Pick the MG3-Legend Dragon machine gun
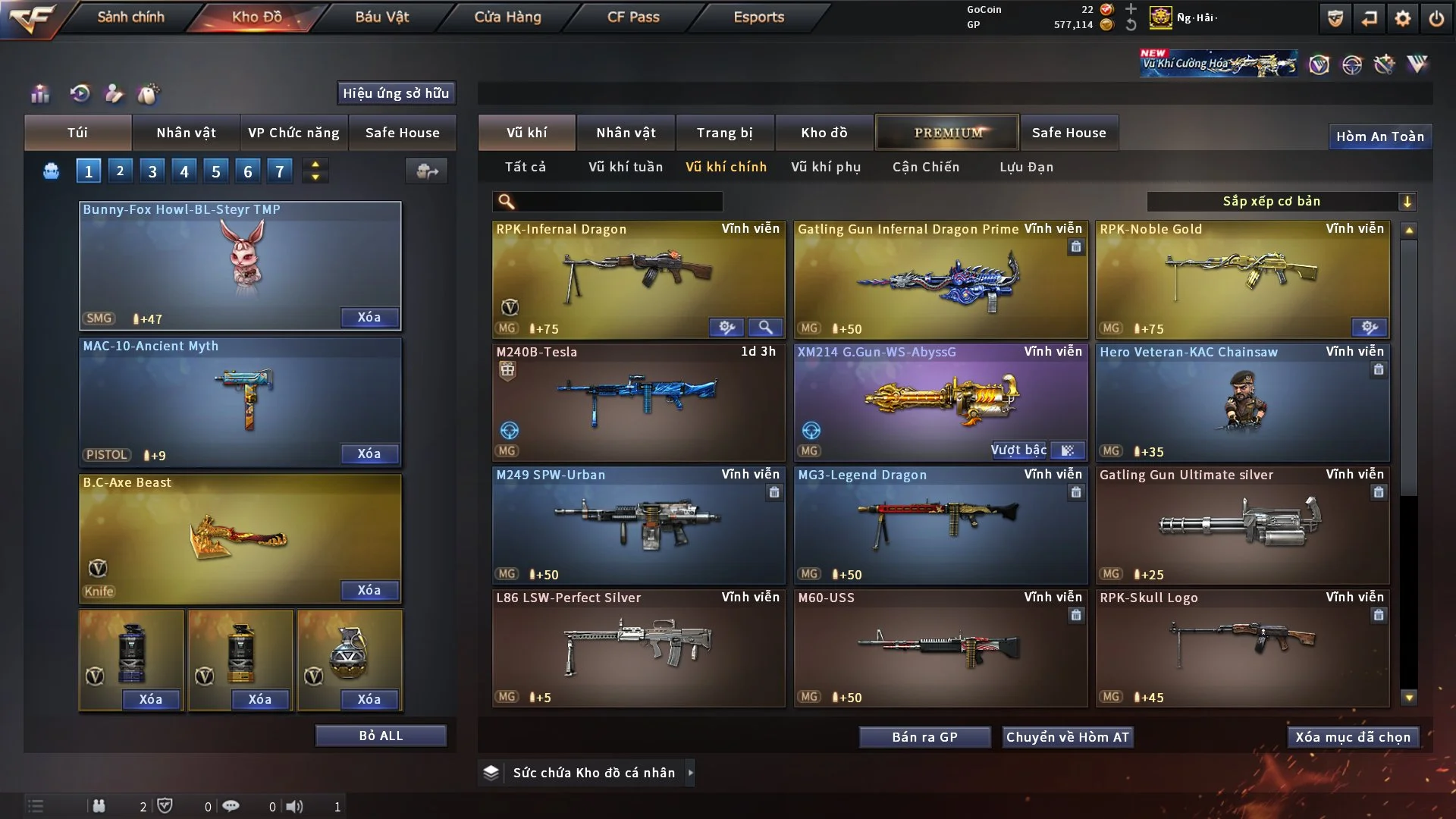 click(x=940, y=525)
